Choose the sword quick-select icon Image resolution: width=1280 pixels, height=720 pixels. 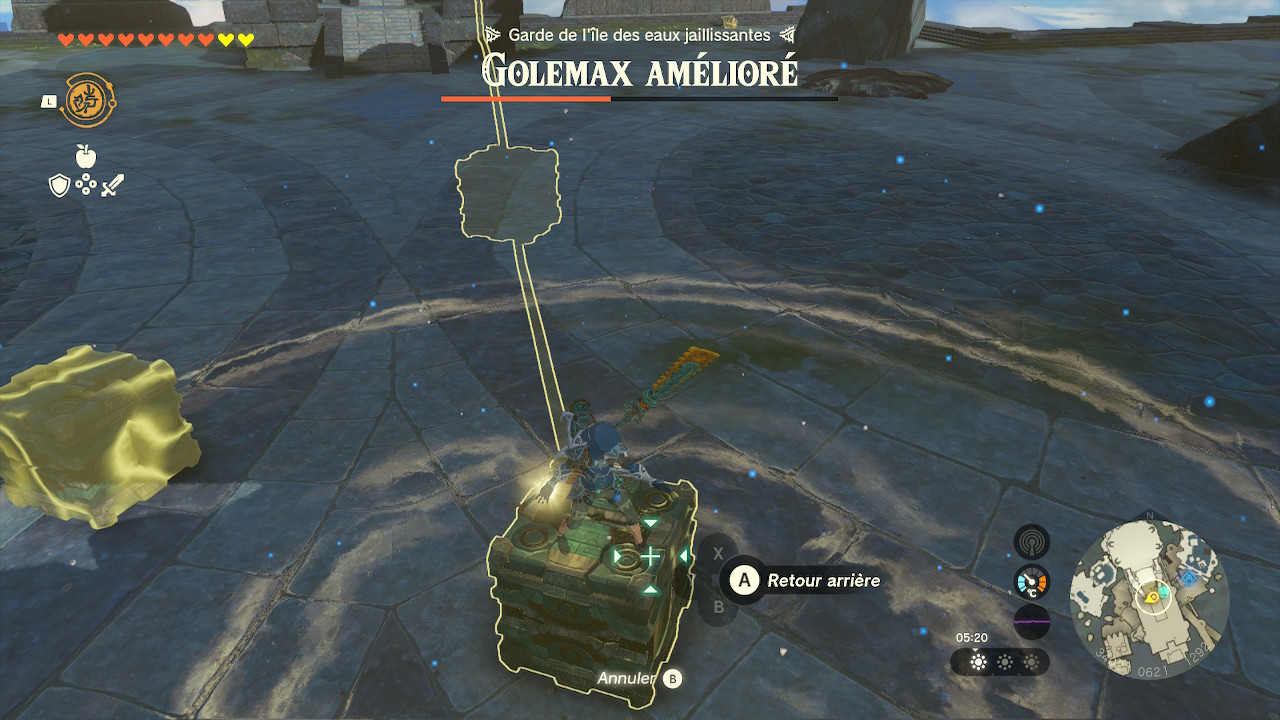(112, 185)
